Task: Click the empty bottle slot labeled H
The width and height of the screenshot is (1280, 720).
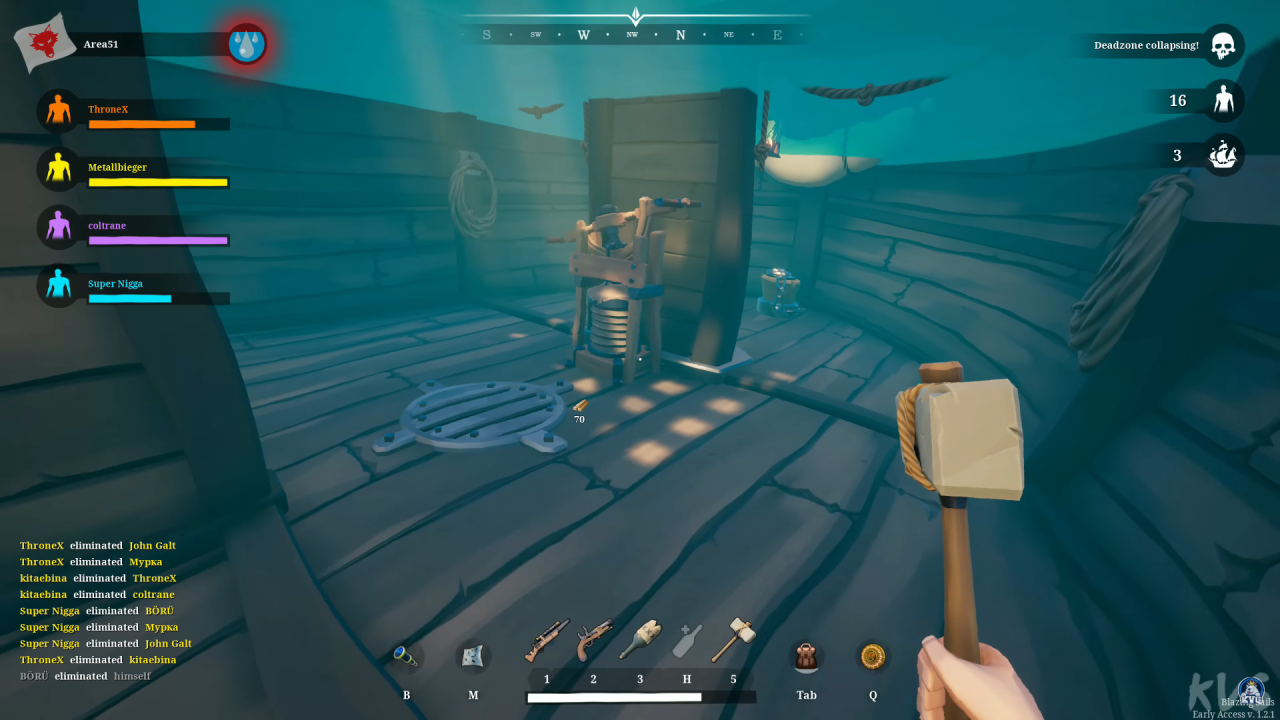Action: coord(687,640)
